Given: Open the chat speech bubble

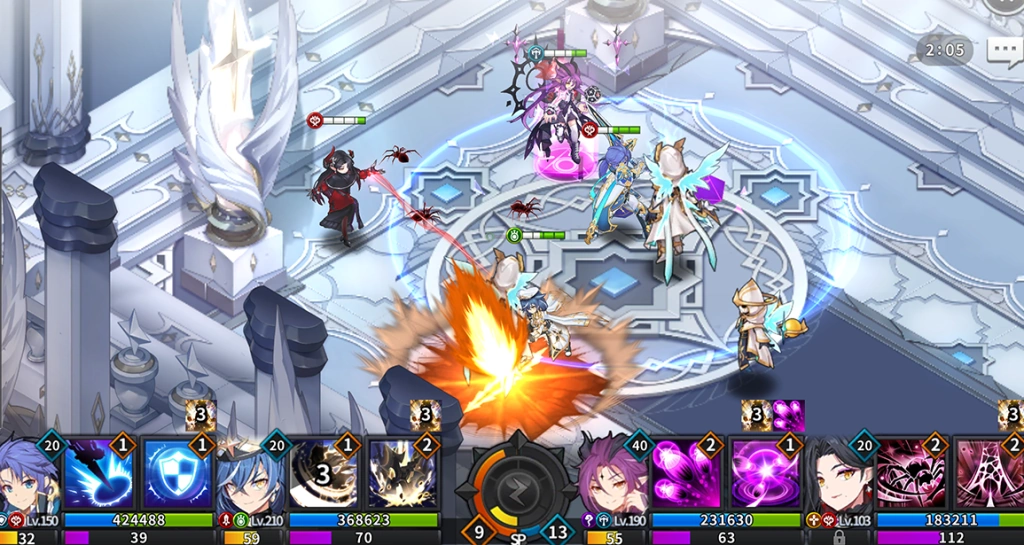Looking at the screenshot, I should click(1004, 51).
